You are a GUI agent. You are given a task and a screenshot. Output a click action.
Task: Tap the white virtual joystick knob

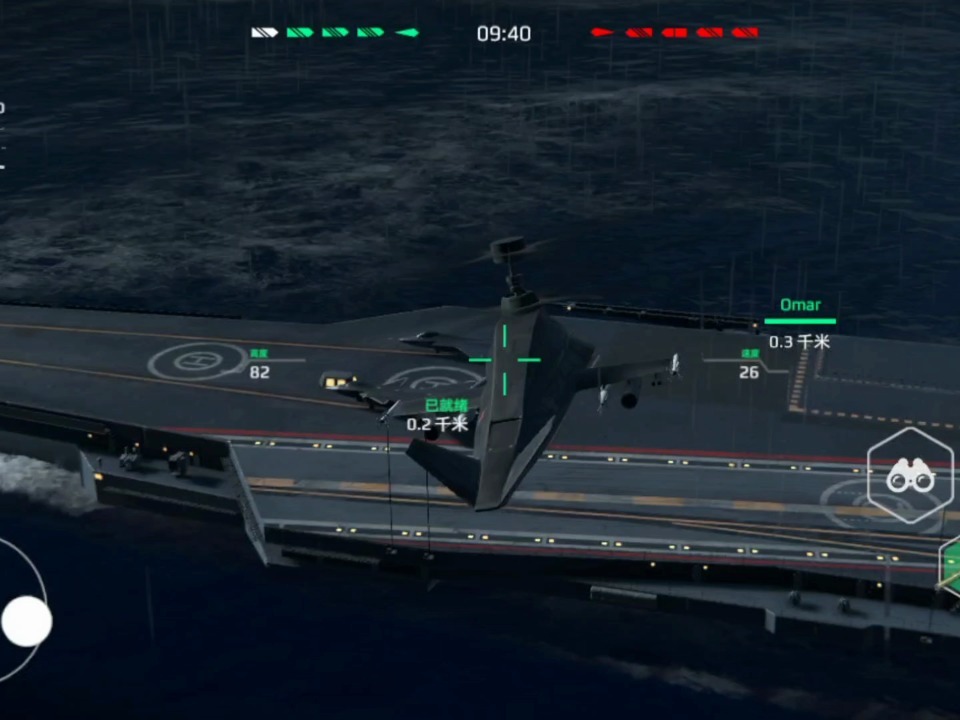point(26,621)
